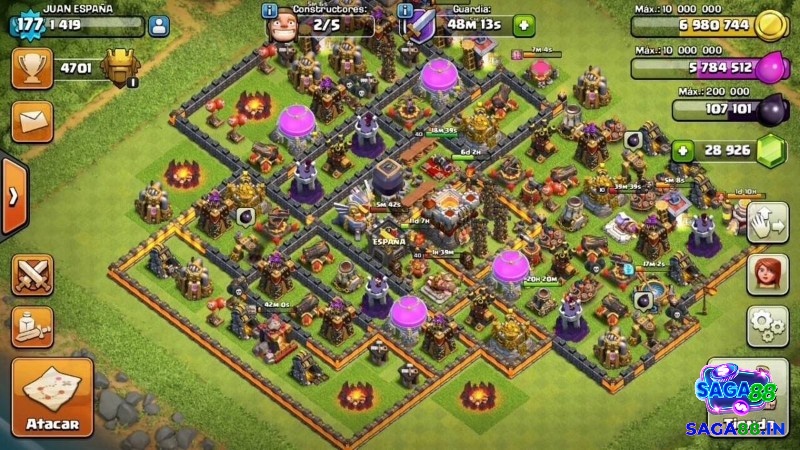Viewport: 800px width, 450px height.
Task: Click the league badge next to trophy count
Action: 120,68
